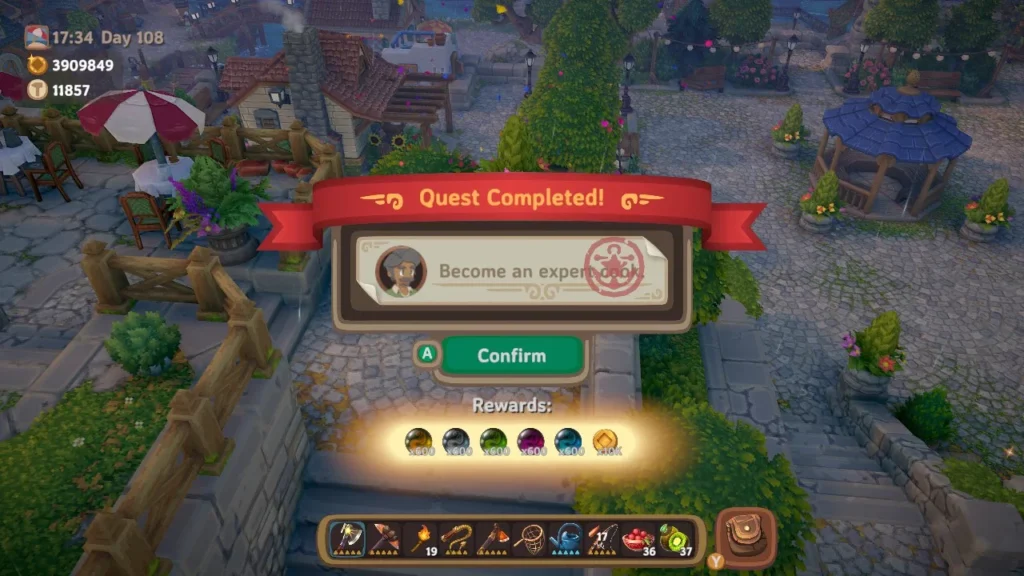1024x576 pixels.
Task: Choose the kiwi item slot
Action: point(677,540)
